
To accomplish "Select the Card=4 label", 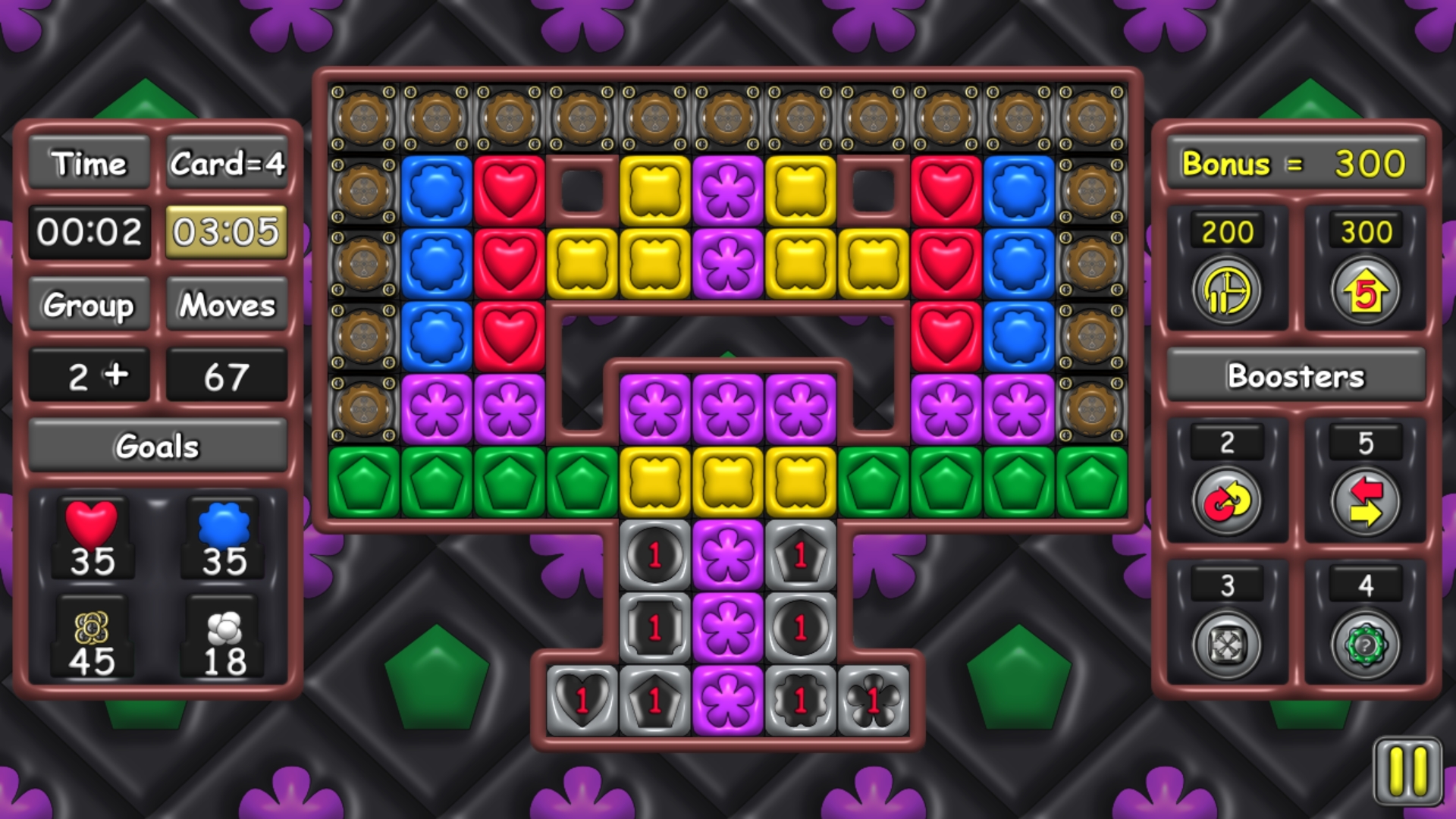I will click(x=227, y=163).
